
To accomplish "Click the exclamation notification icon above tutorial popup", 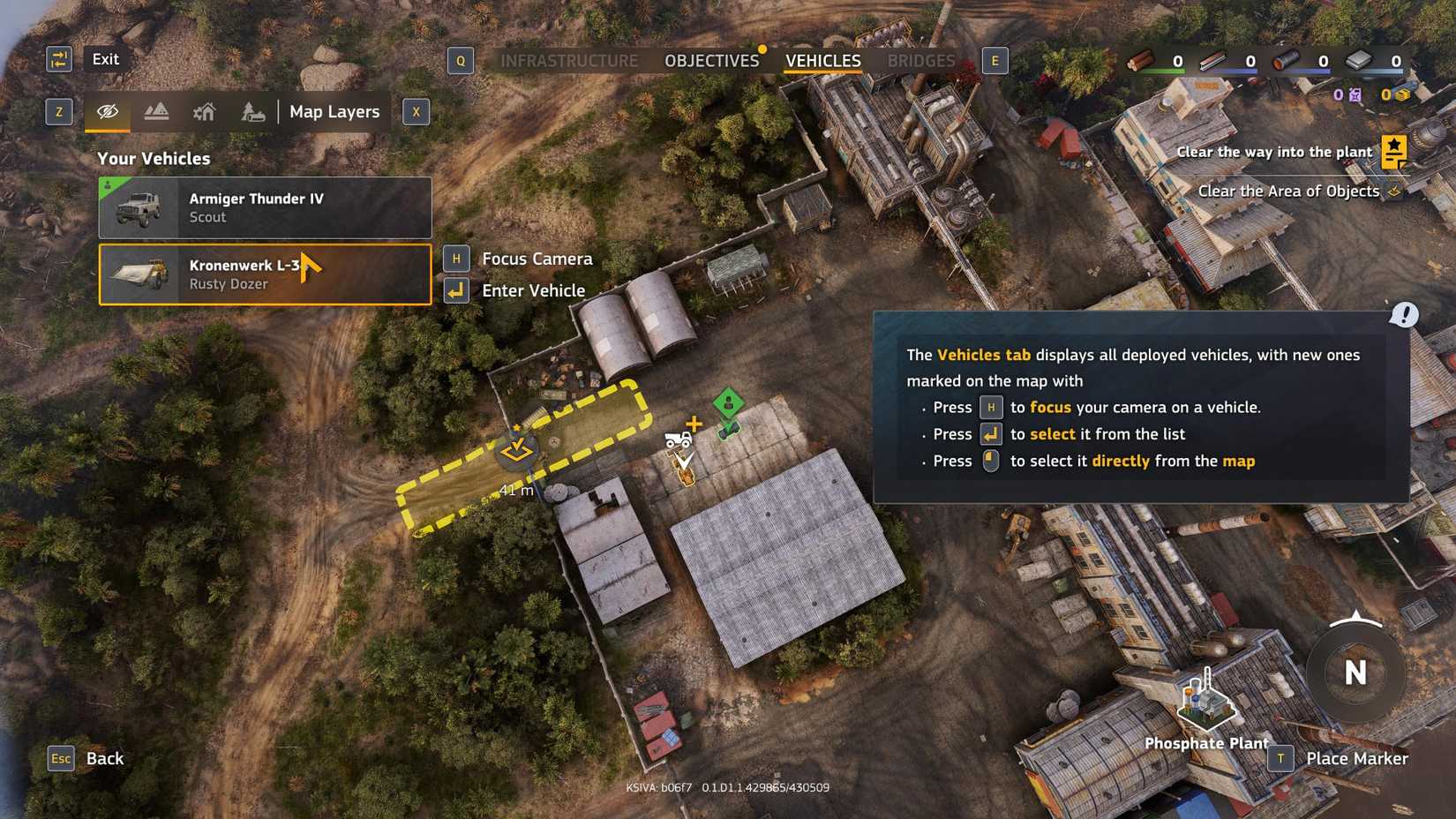I will pyautogui.click(x=1405, y=314).
